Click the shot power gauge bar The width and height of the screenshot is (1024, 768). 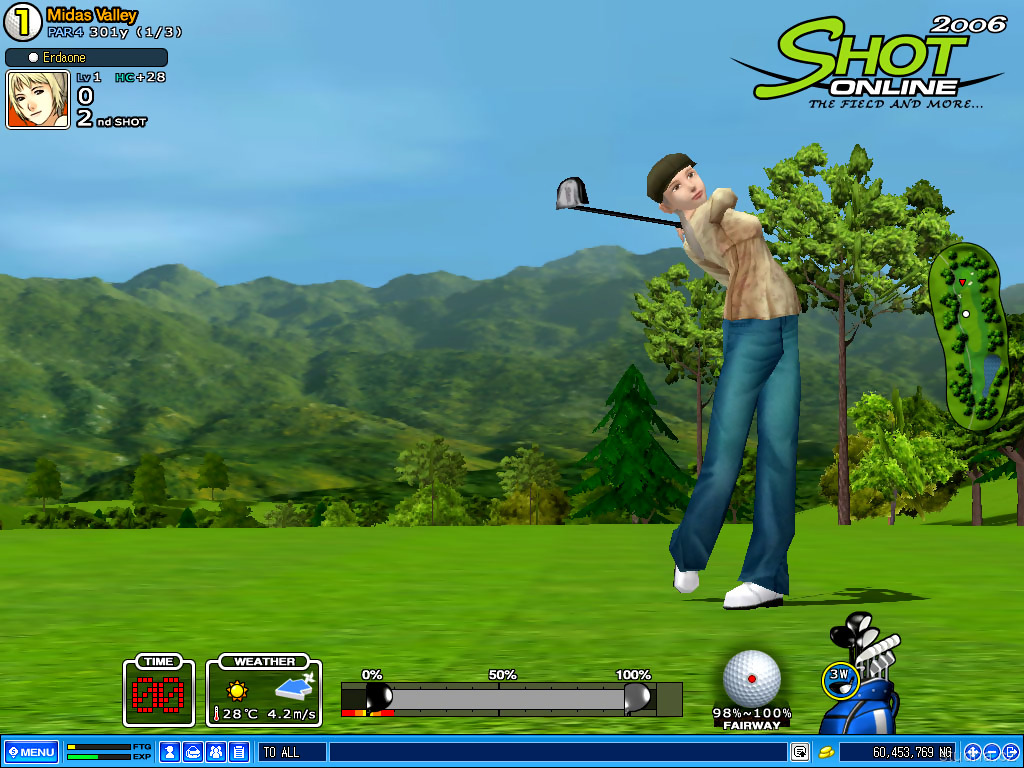510,698
